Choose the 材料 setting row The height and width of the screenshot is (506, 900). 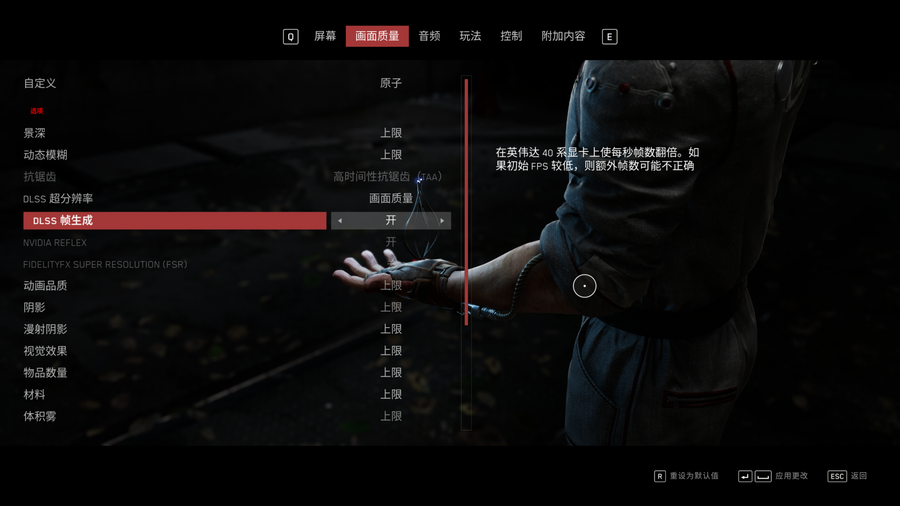[35, 395]
